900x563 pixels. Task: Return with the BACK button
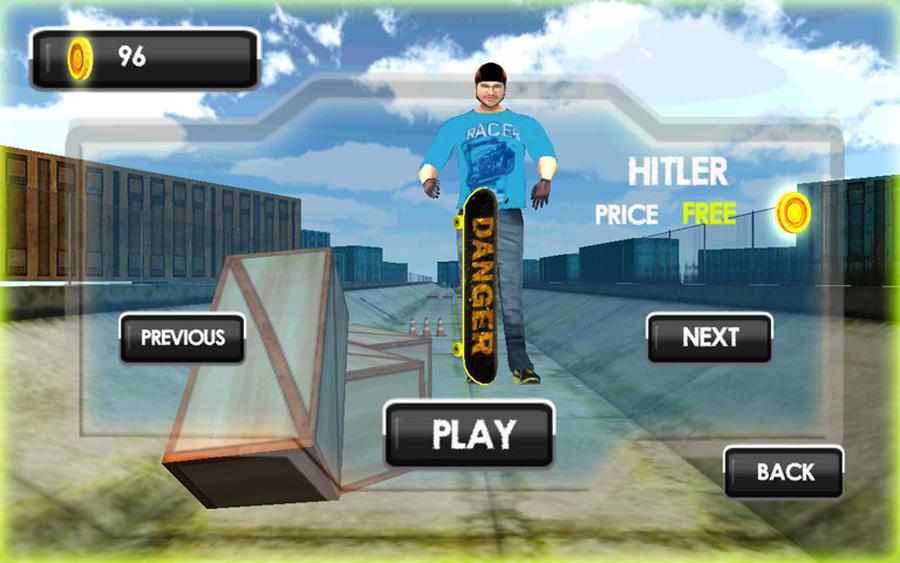coord(784,472)
